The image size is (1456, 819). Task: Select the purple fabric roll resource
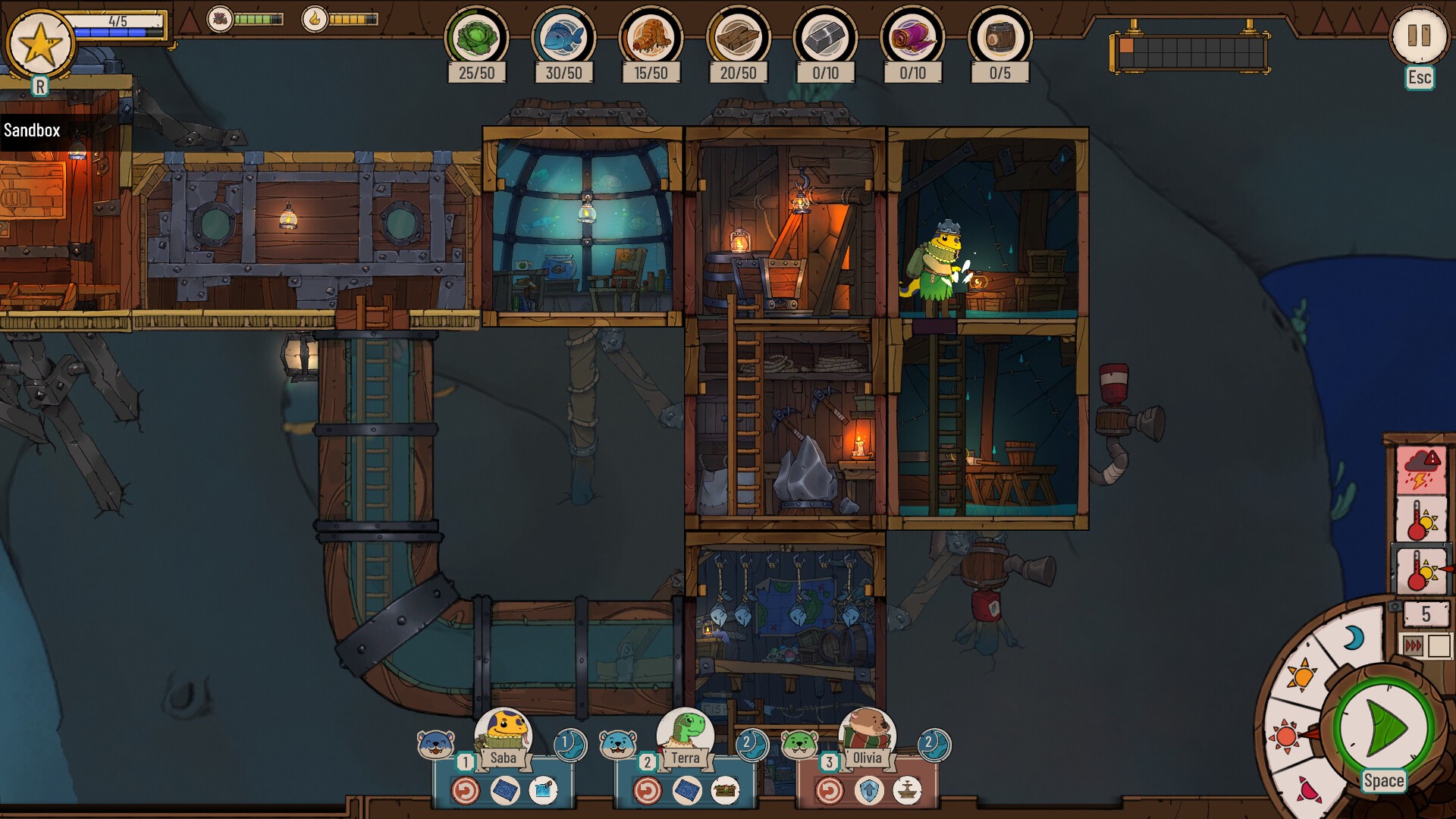[x=912, y=38]
